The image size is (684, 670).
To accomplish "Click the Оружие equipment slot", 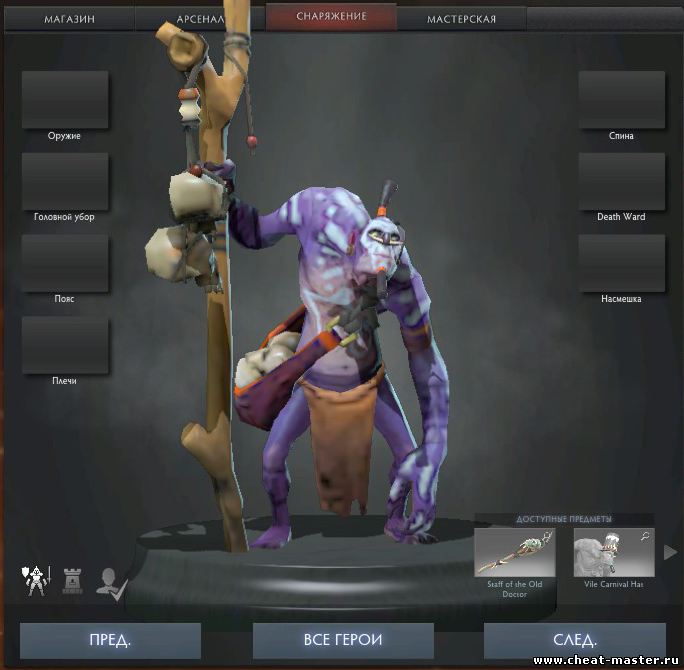I will tap(65, 100).
